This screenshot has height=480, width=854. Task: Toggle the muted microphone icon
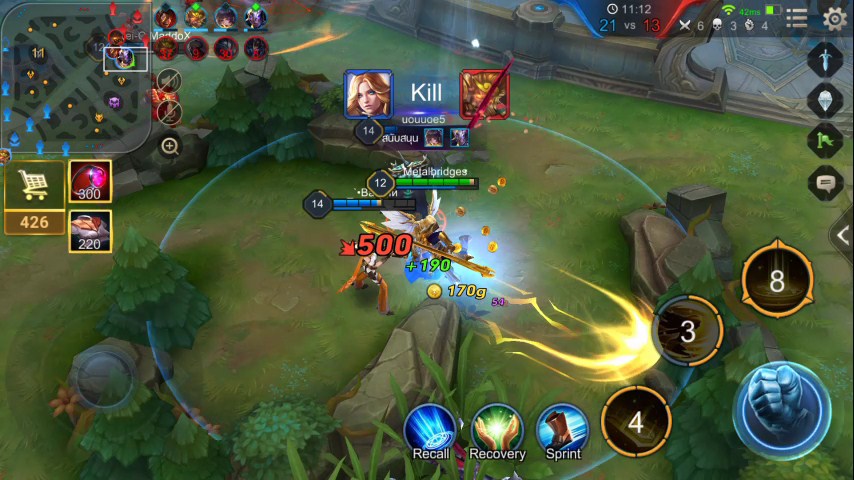coord(169,109)
